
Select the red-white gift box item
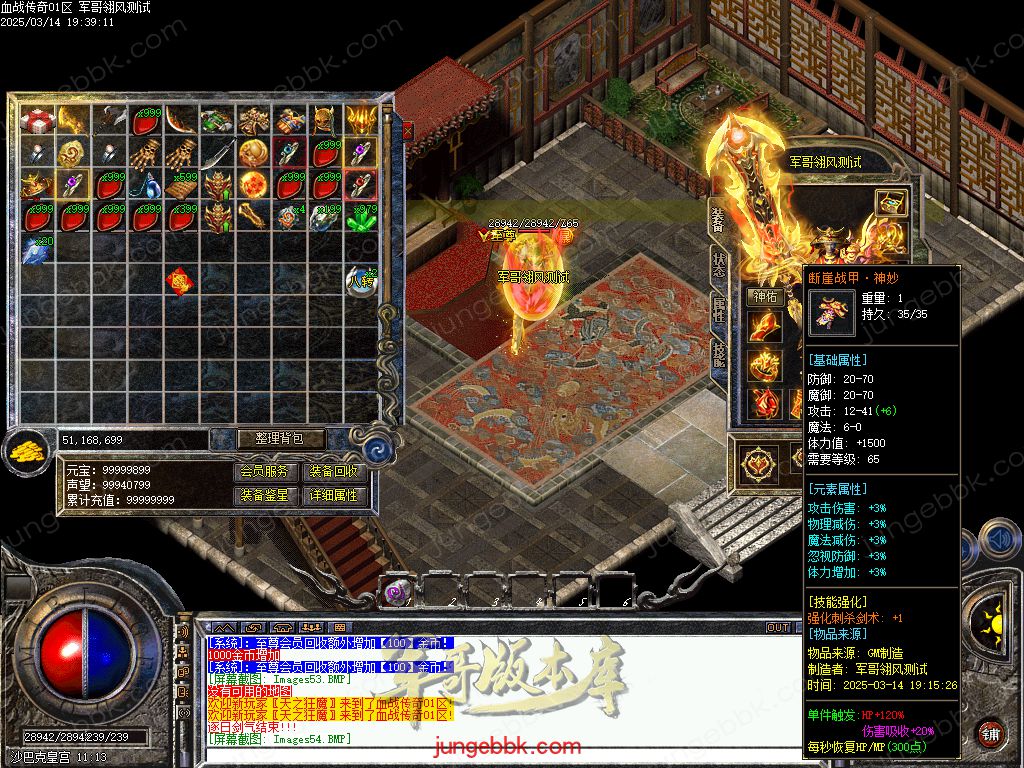pyautogui.click(x=38, y=121)
